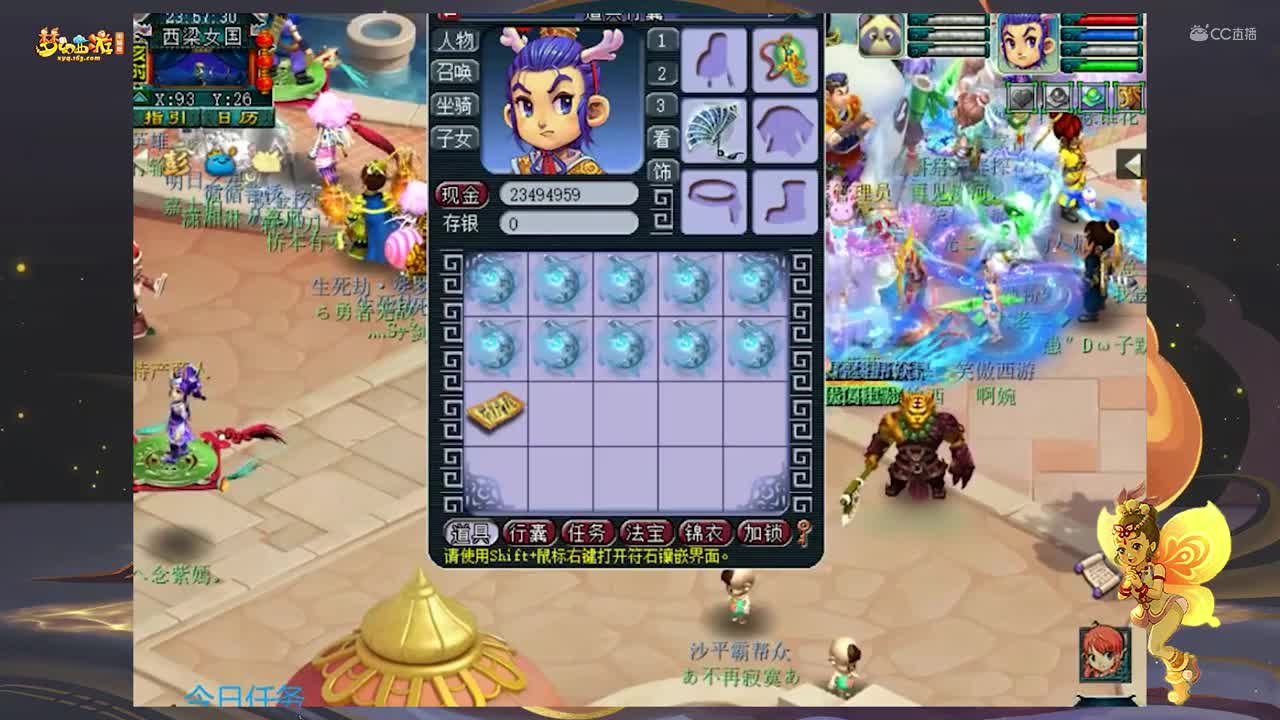Open the folding fan equipment slot
Viewport: 1280px width, 720px height.
[x=714, y=130]
